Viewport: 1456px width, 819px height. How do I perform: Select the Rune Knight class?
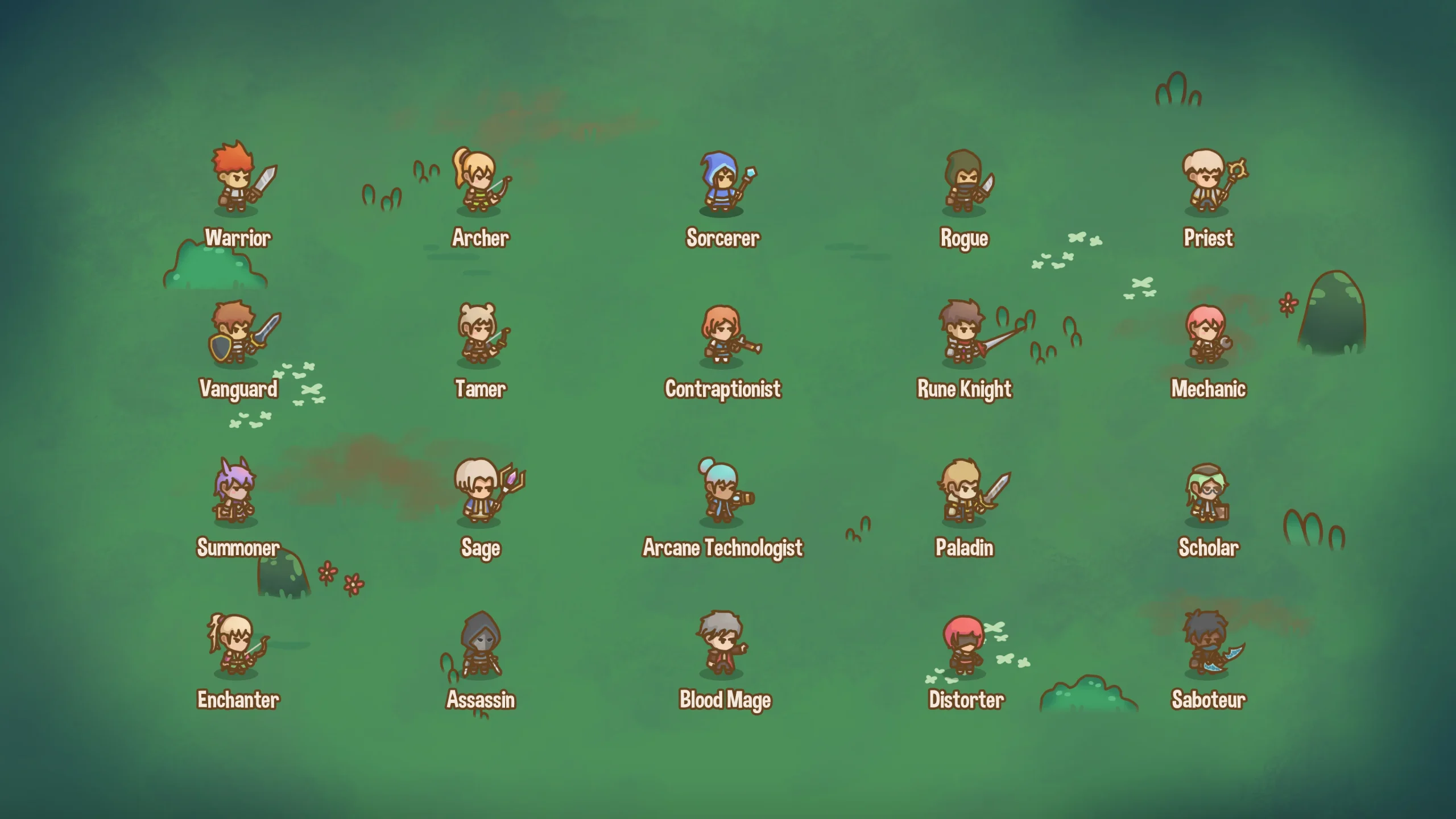click(964, 333)
